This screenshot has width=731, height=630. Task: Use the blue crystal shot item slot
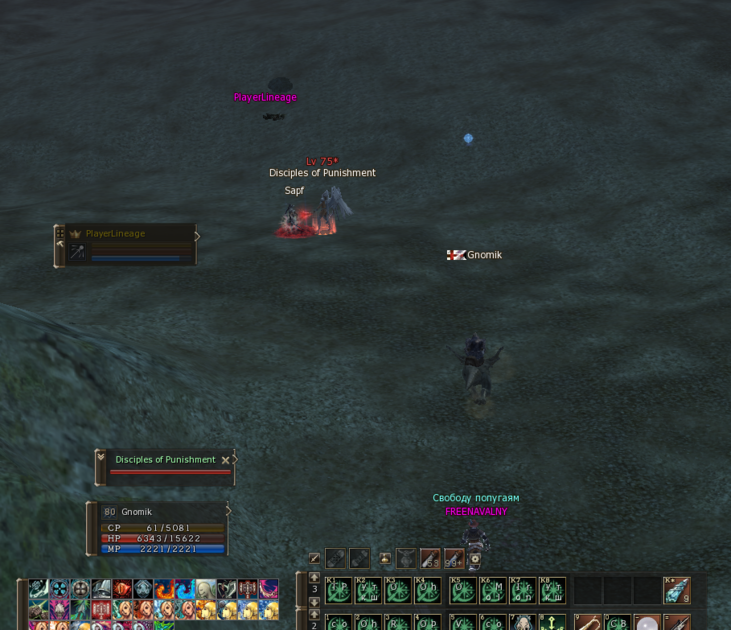click(677, 591)
